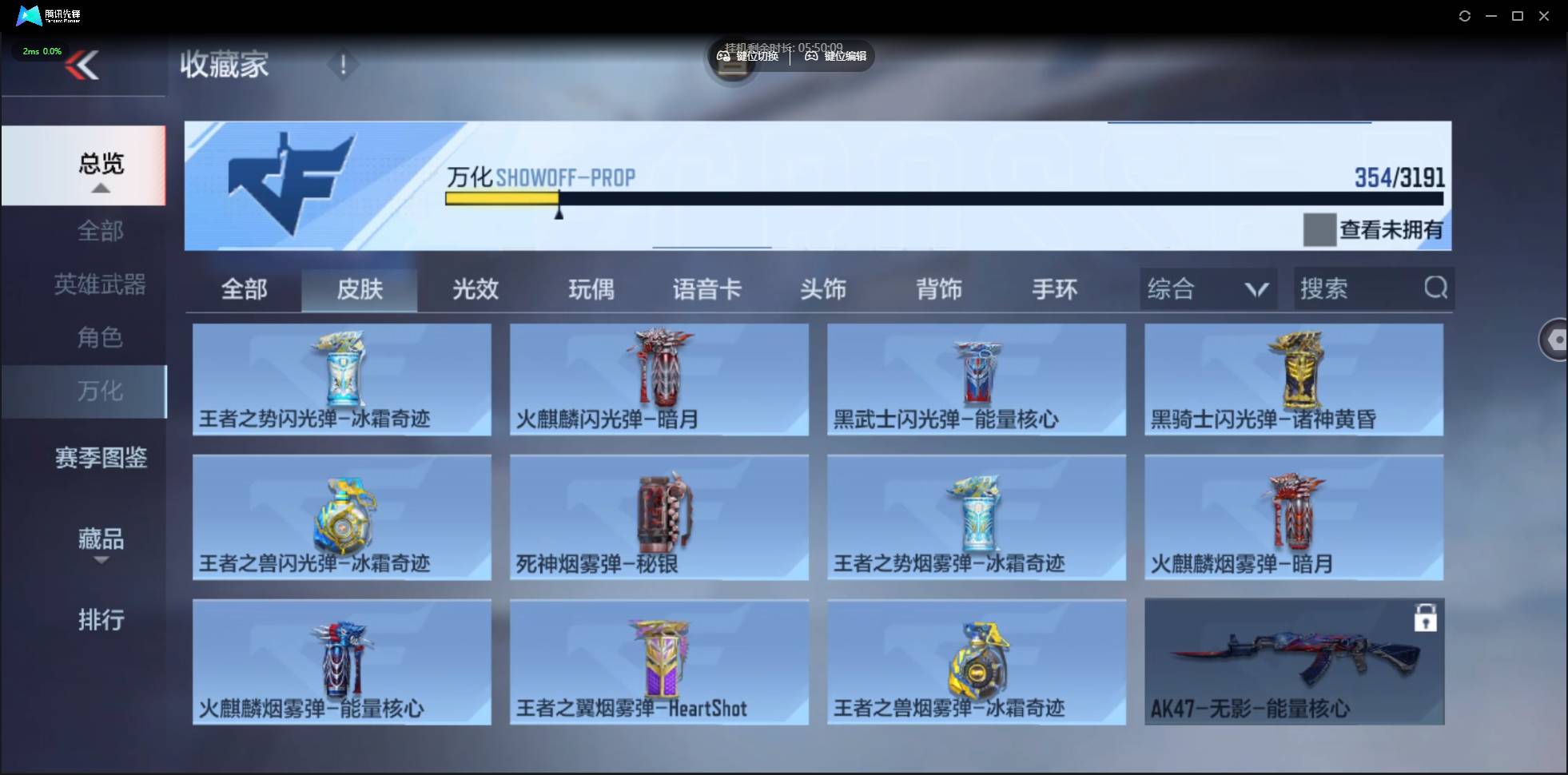Viewport: 1568px width, 775px height.
Task: Toggle the 角色 category filter
Action: click(x=99, y=338)
